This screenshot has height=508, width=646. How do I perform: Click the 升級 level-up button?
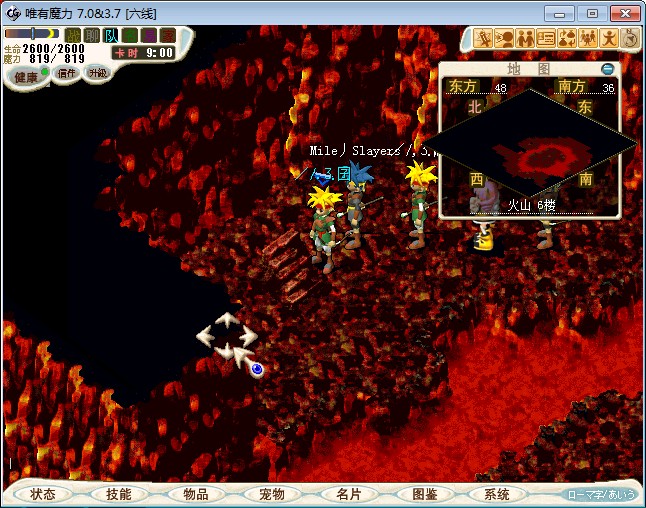point(97,73)
